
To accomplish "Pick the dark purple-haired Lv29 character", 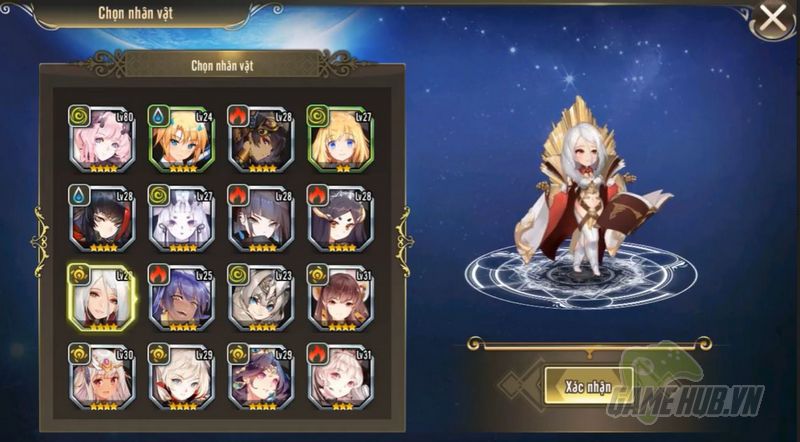I will (x=259, y=376).
